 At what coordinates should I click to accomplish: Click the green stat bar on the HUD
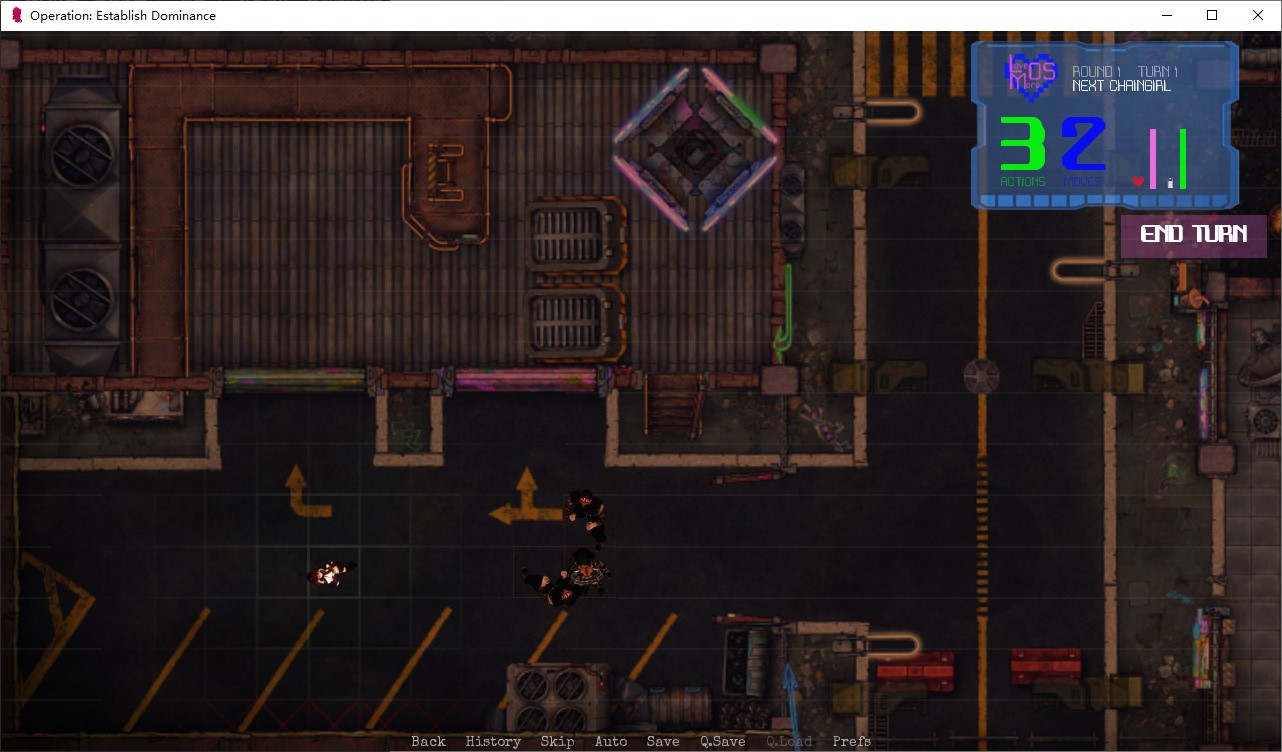(1183, 160)
